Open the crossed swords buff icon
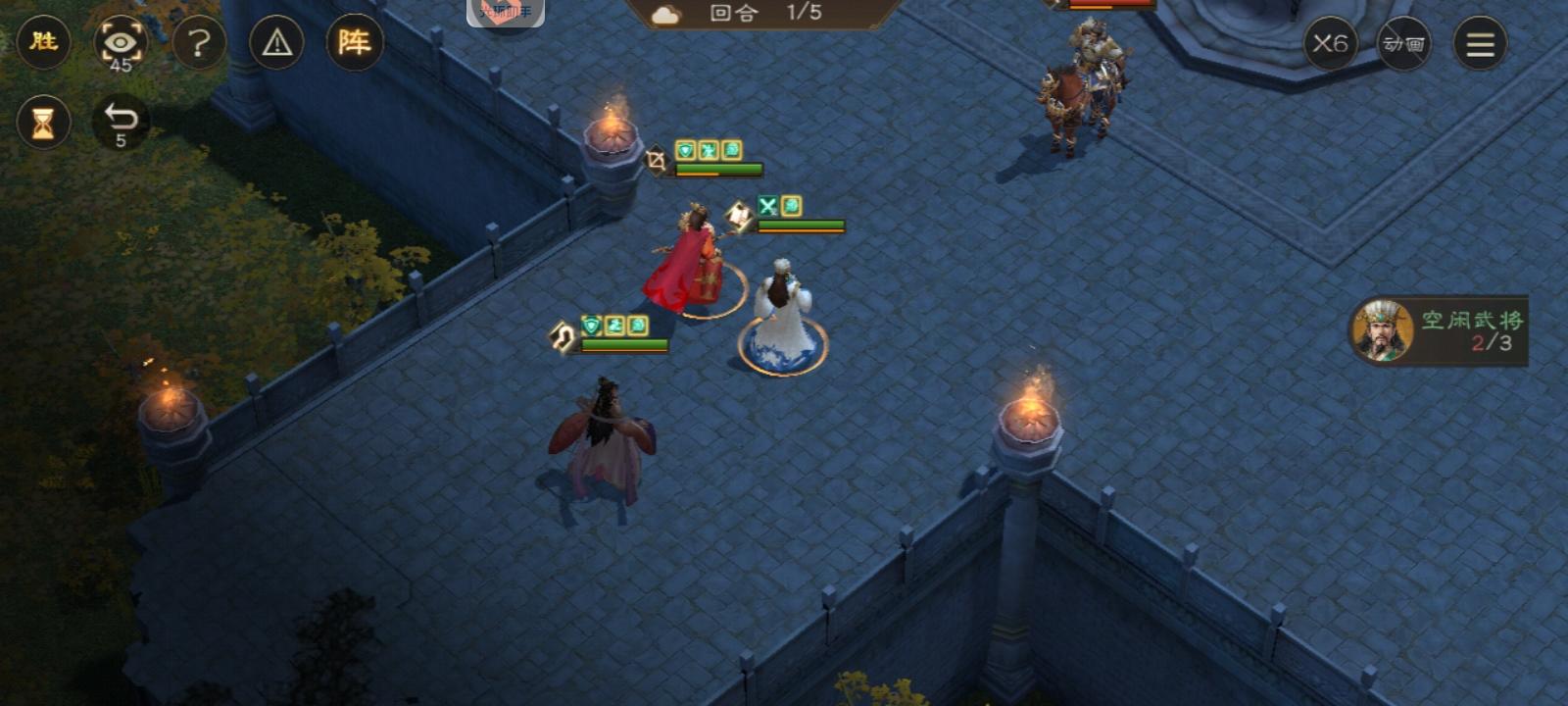Screen dimensions: 1568x706 coord(769,207)
